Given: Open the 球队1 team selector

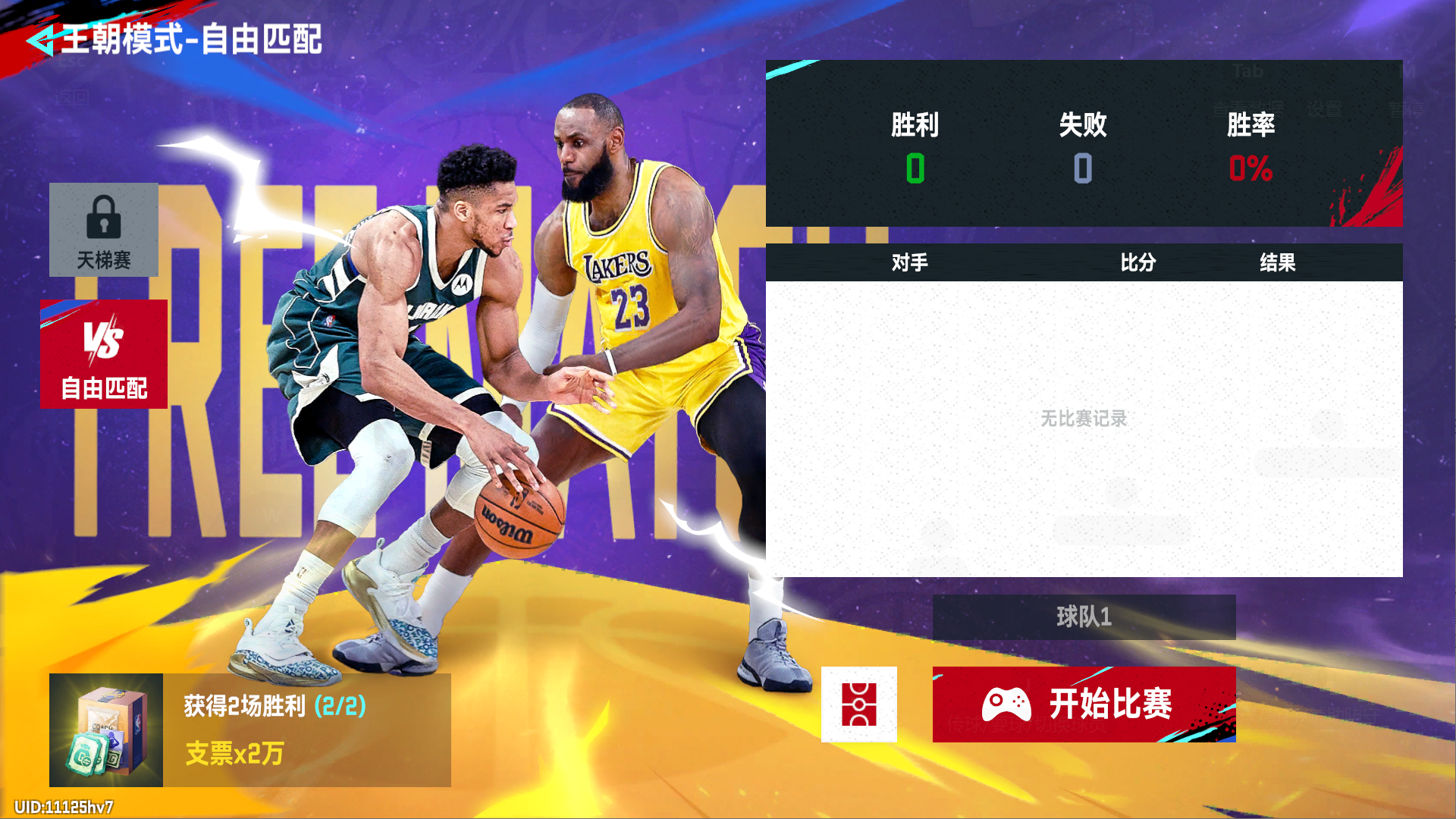Looking at the screenshot, I should 1084,617.
